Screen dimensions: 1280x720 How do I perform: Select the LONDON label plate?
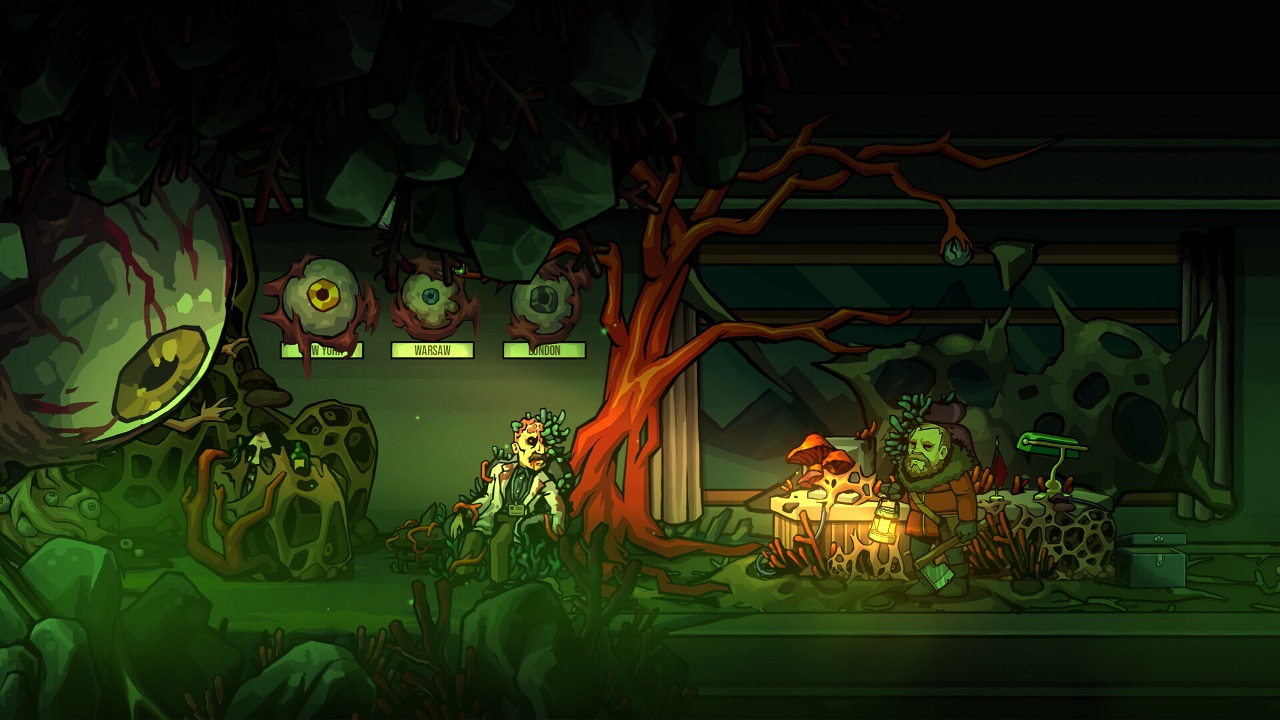(543, 351)
